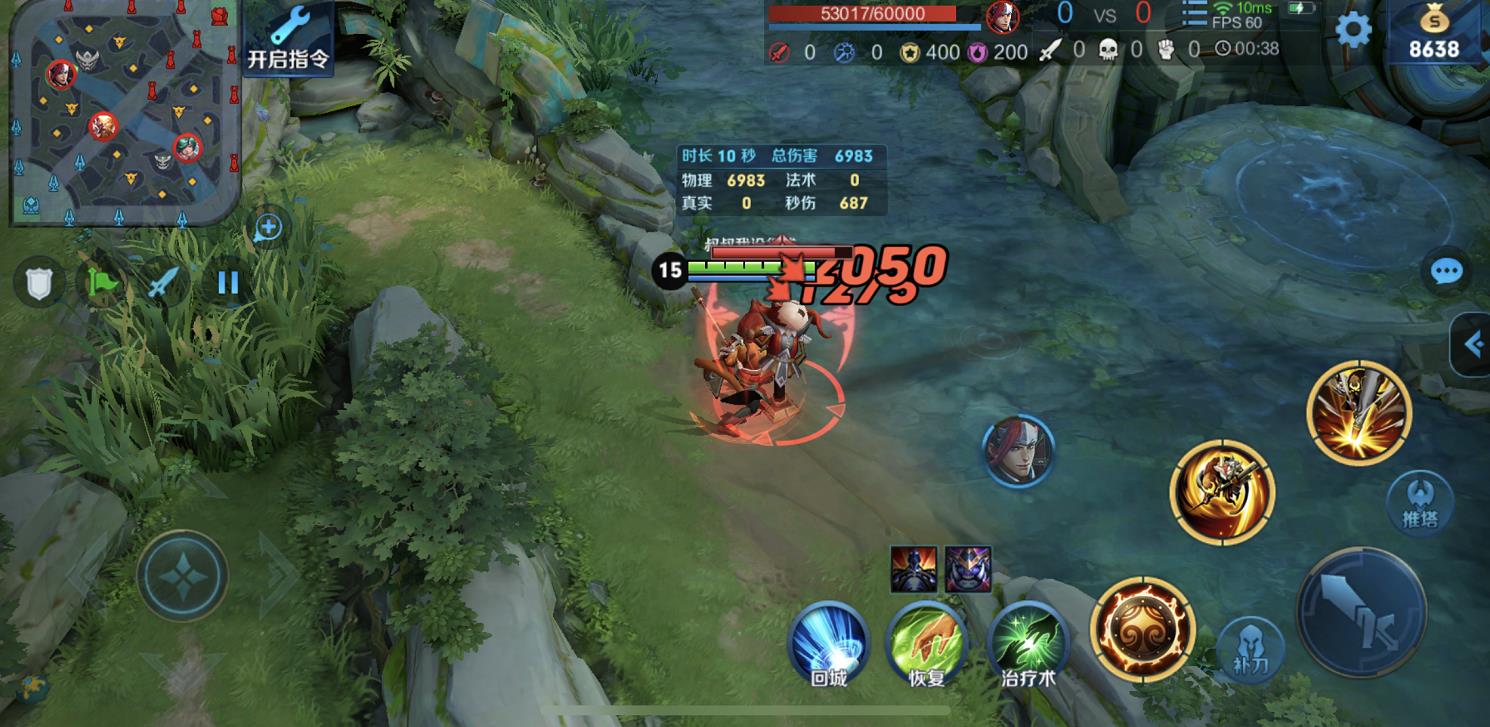Open the settings gear
This screenshot has width=1490, height=727.
point(1354,30)
